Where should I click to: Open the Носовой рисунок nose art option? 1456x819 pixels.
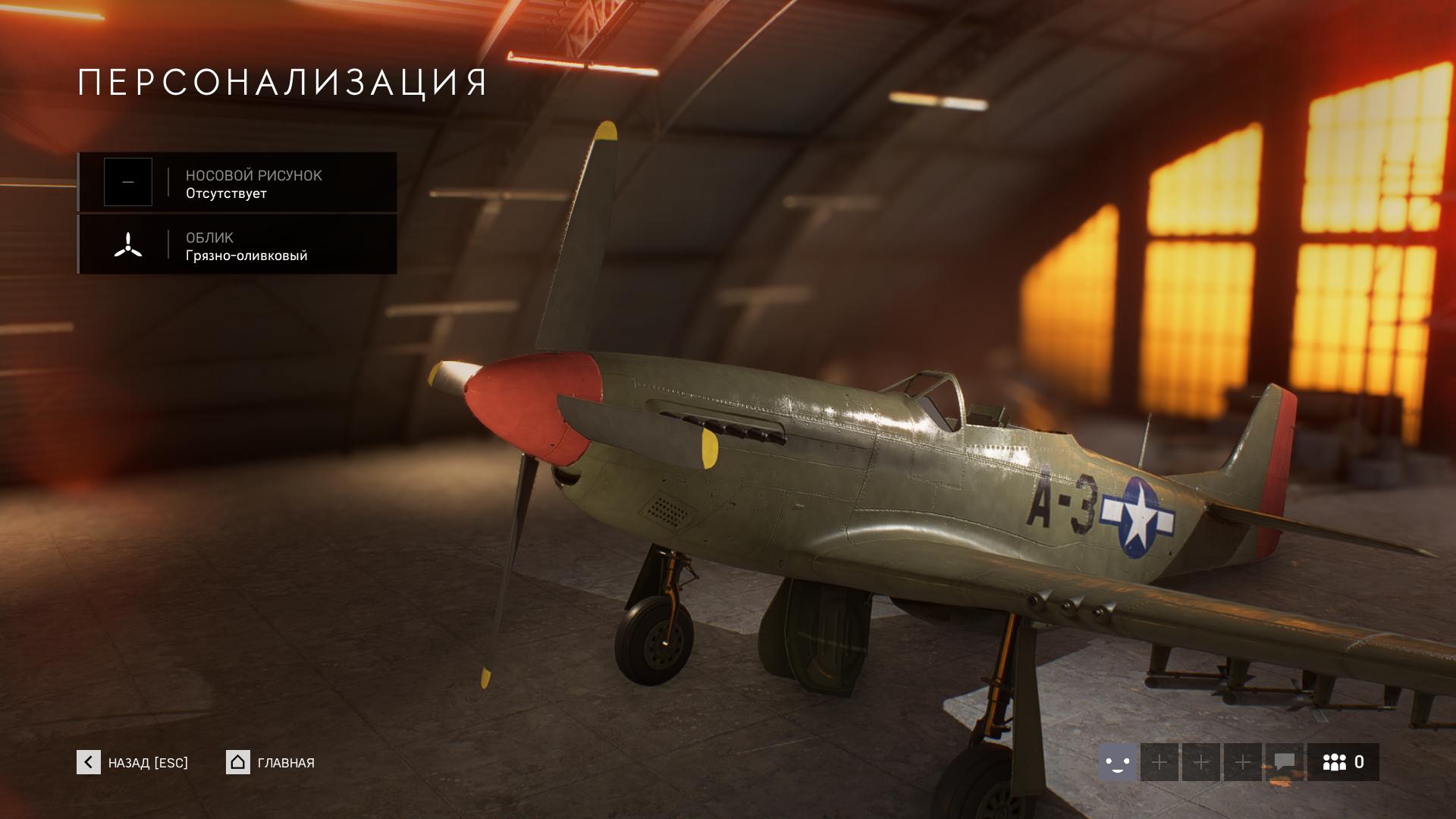click(x=237, y=182)
